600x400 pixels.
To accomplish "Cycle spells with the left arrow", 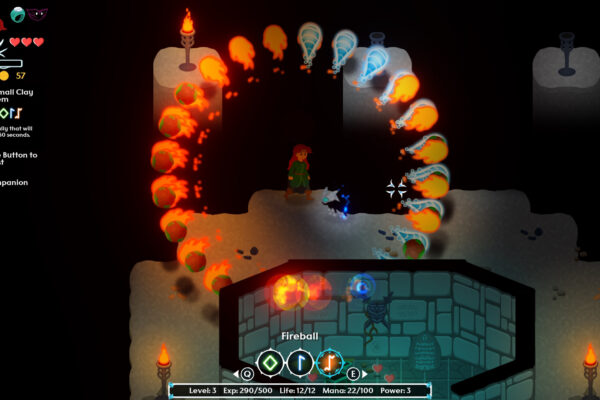I will point(238,374).
